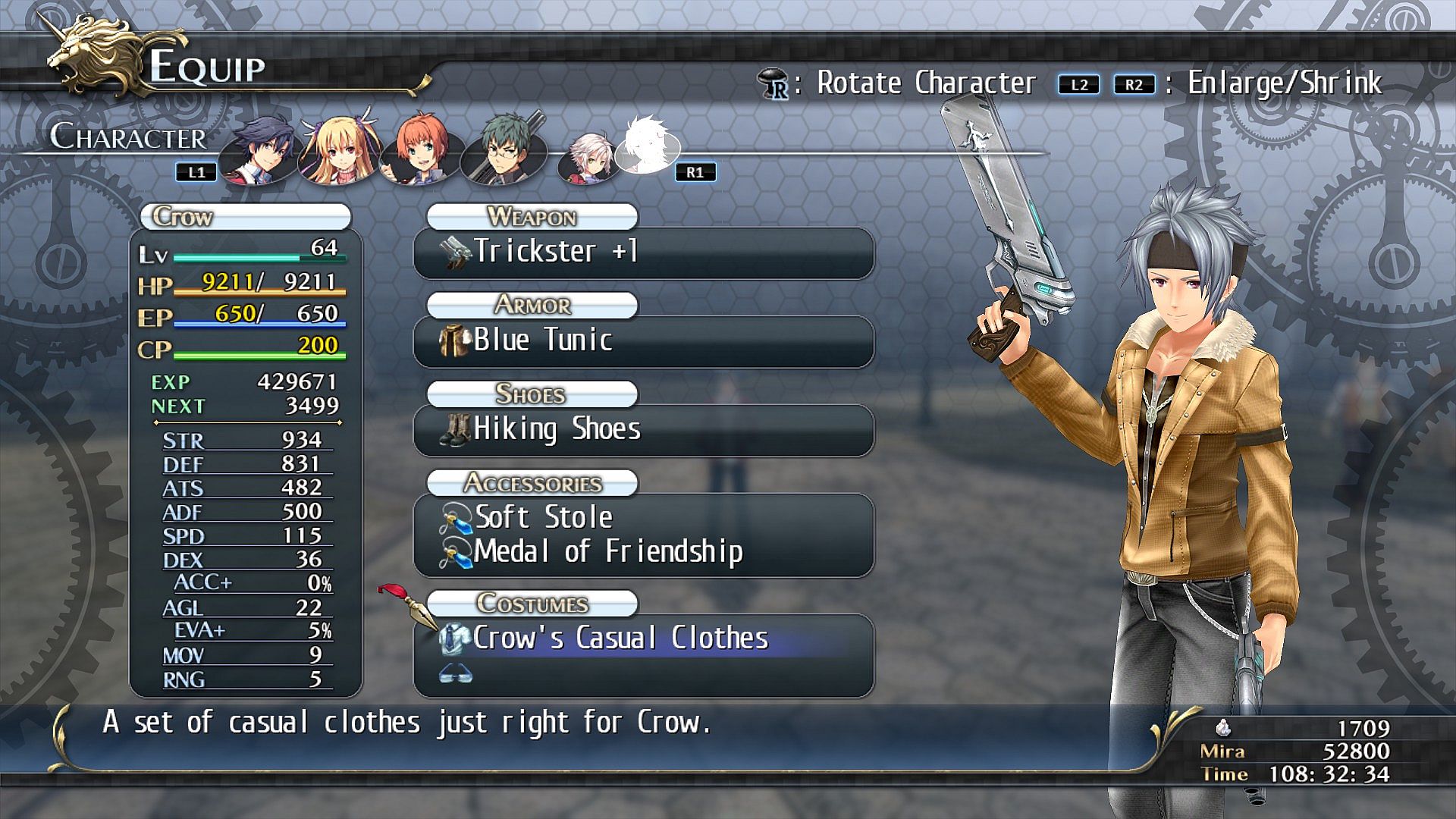The height and width of the screenshot is (819, 1456).
Task: Select the highlighted white Crow portrait
Action: tap(645, 146)
